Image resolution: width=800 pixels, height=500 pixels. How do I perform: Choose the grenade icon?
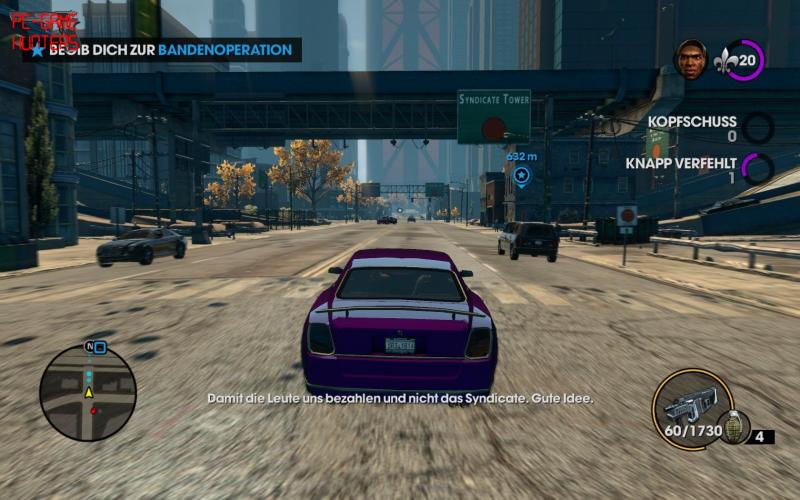pyautogui.click(x=733, y=426)
